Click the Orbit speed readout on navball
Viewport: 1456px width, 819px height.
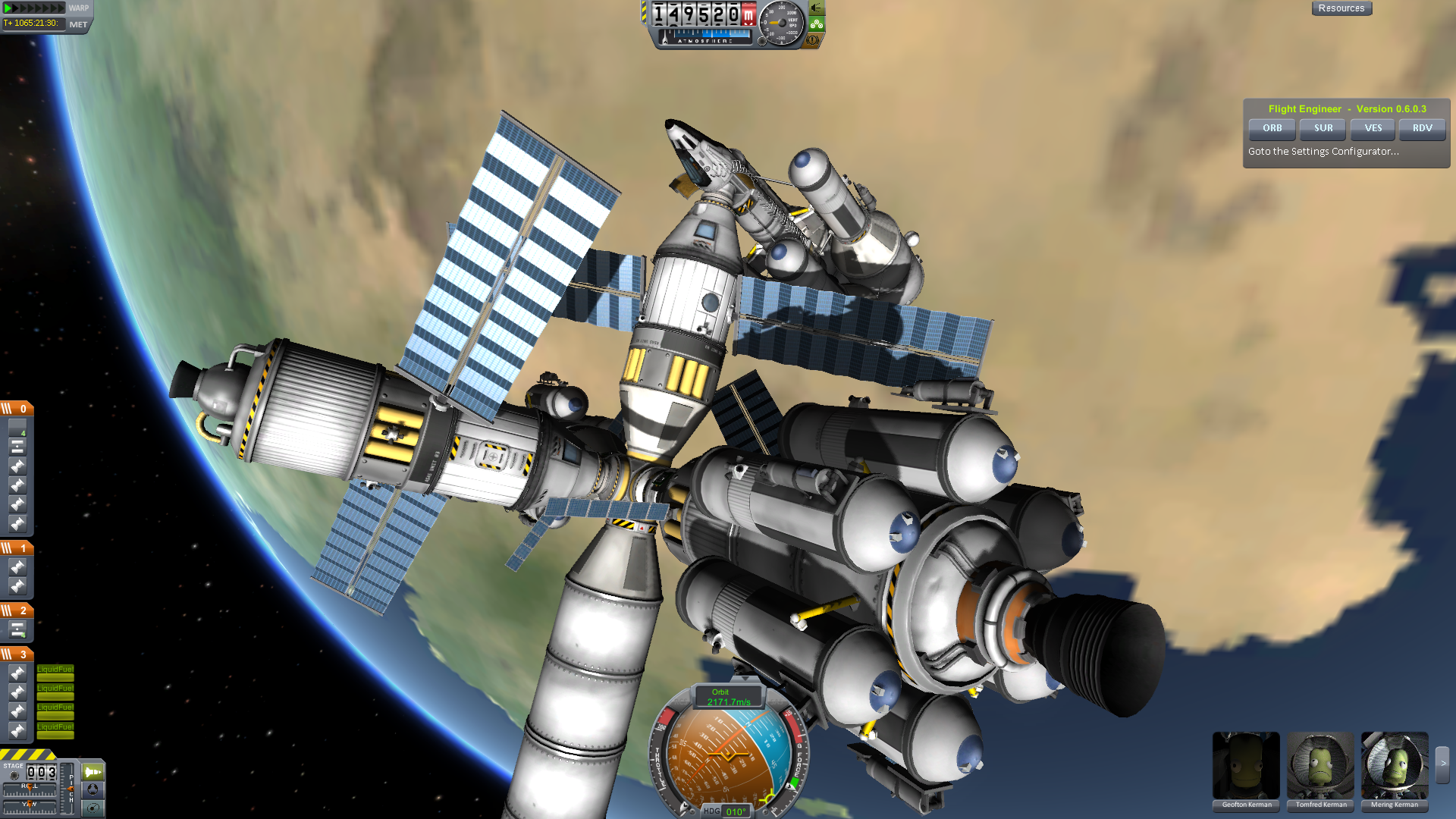(728, 698)
